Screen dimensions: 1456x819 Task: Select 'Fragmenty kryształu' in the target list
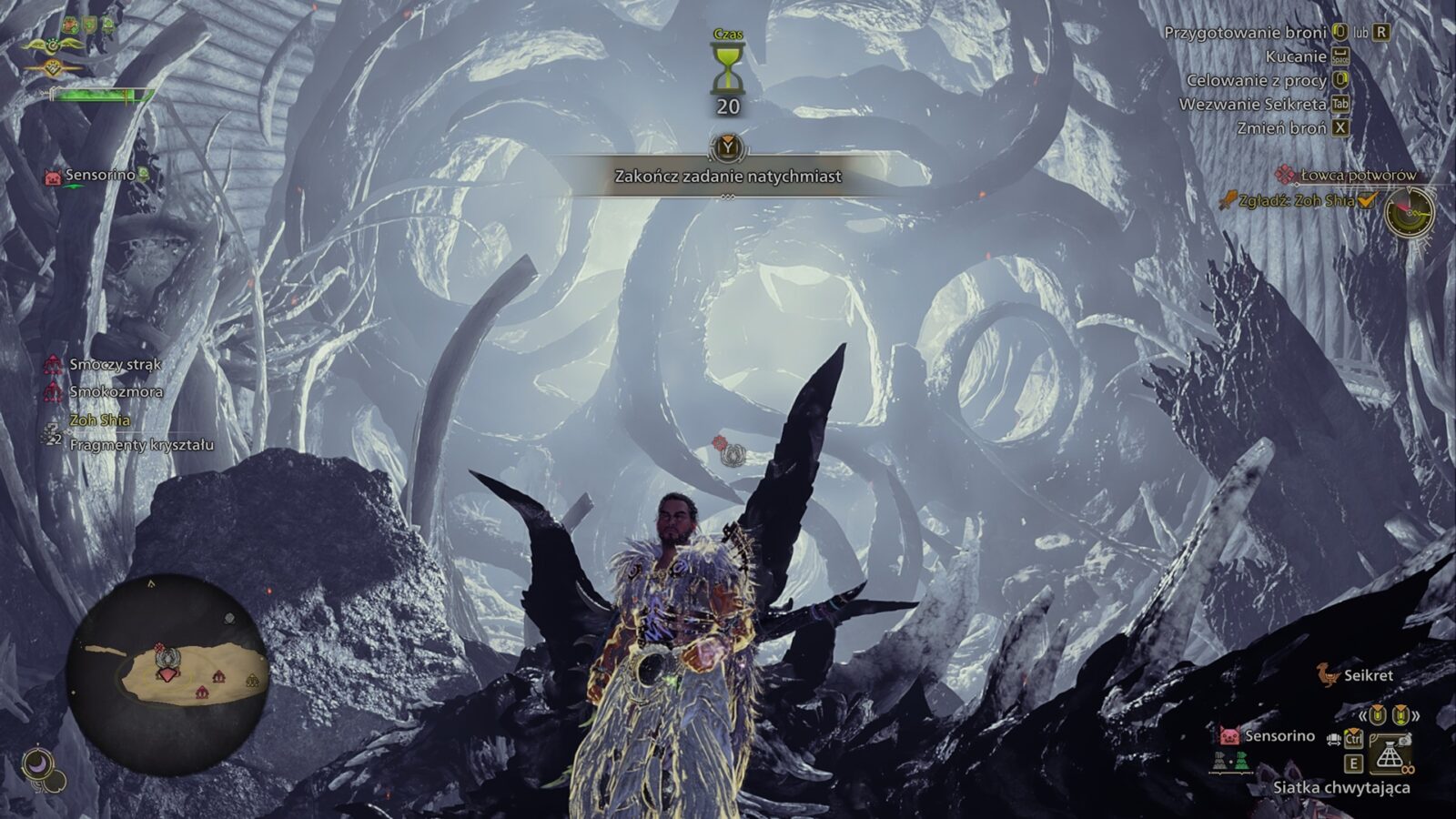tap(141, 445)
